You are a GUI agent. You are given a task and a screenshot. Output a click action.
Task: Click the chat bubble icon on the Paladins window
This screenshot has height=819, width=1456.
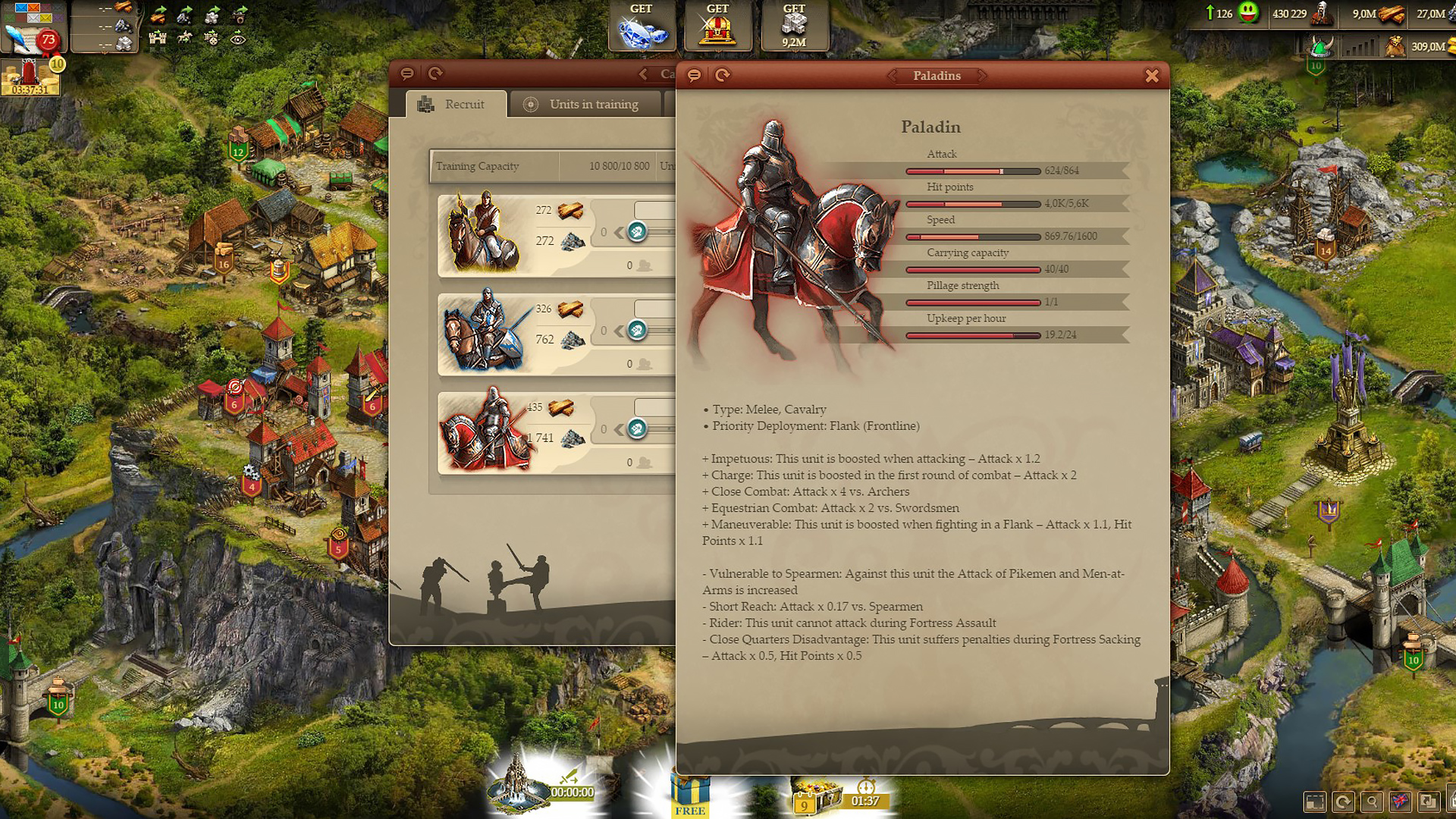(x=694, y=75)
